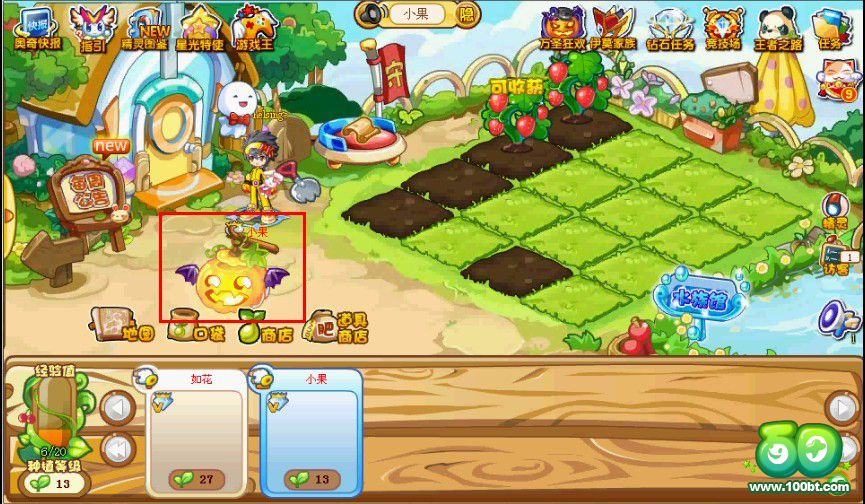Open the 奥奇快报 news icon
The image size is (865, 504).
pos(37,28)
